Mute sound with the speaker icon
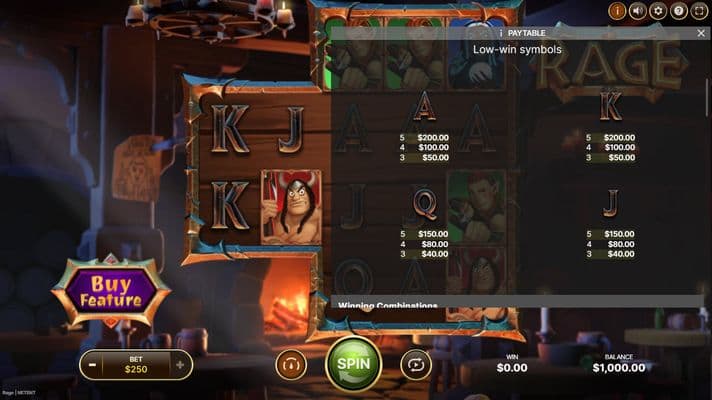The height and width of the screenshot is (400, 712). [x=637, y=11]
